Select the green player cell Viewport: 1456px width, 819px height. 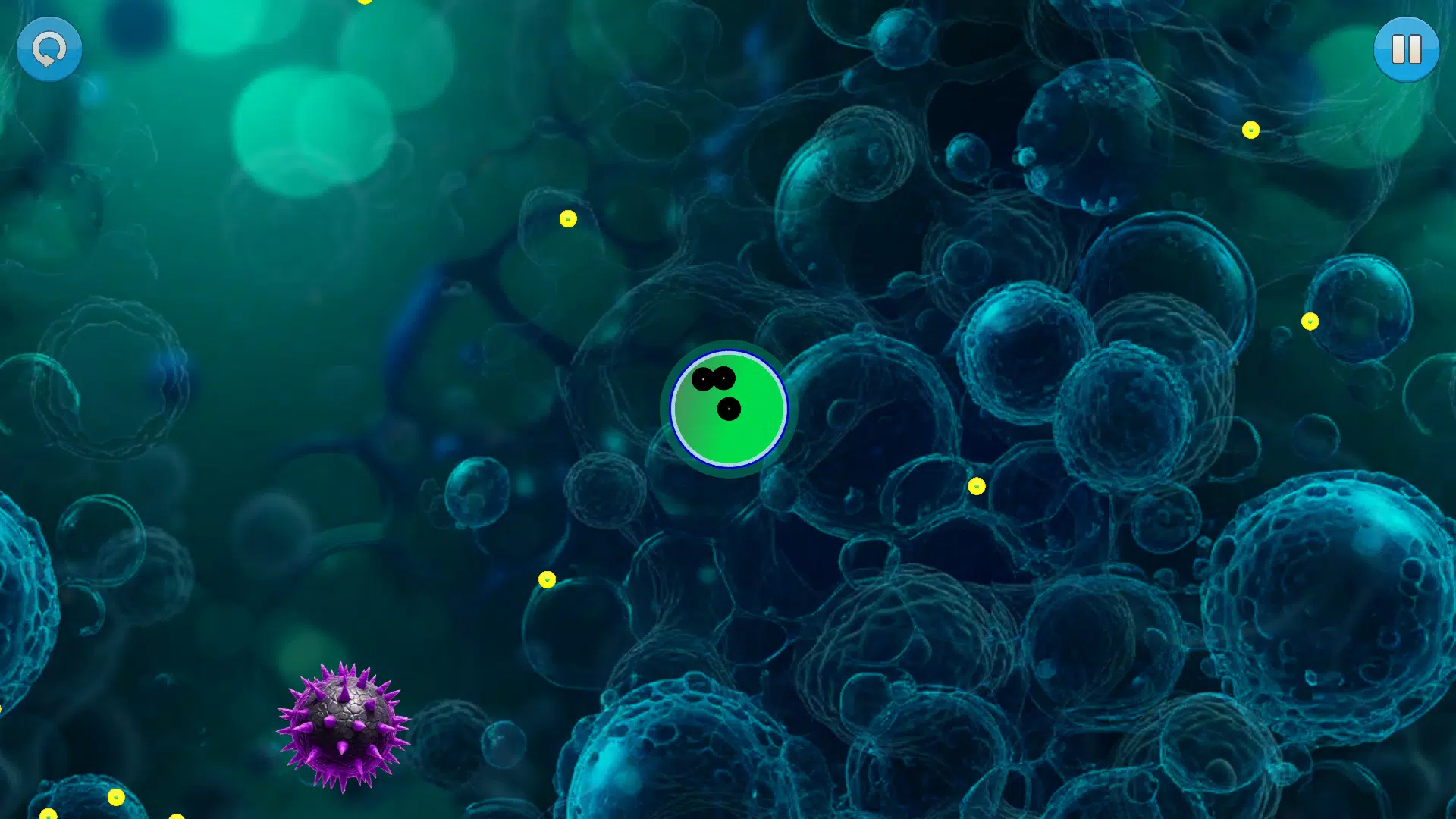coord(728,409)
